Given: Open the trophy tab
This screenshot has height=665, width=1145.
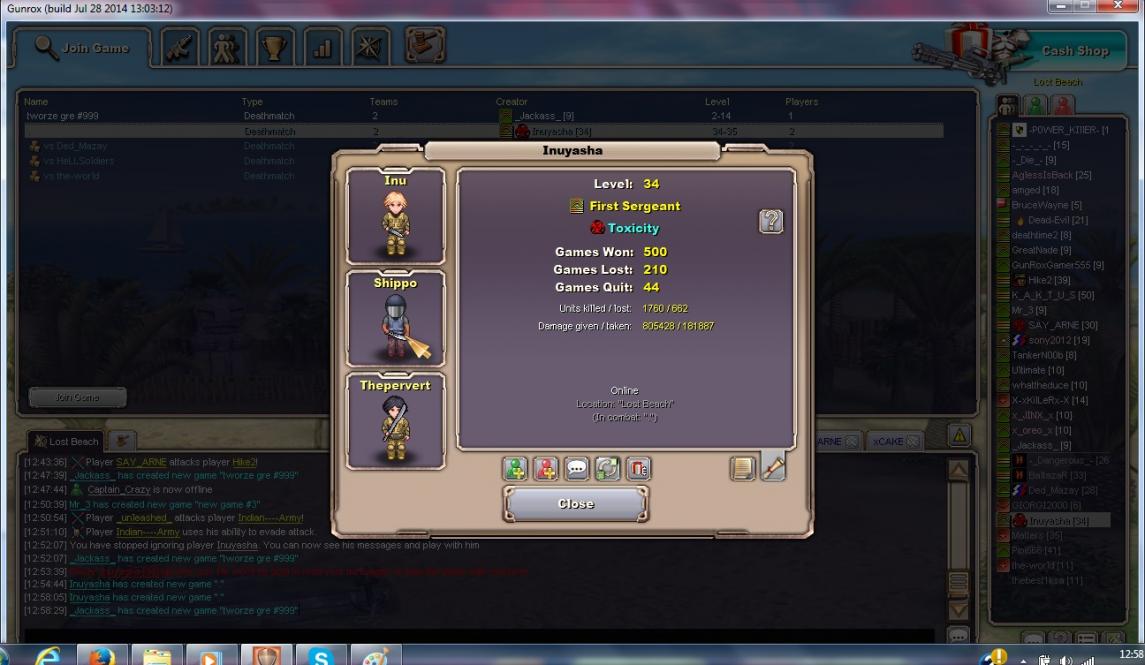Looking at the screenshot, I should point(275,47).
